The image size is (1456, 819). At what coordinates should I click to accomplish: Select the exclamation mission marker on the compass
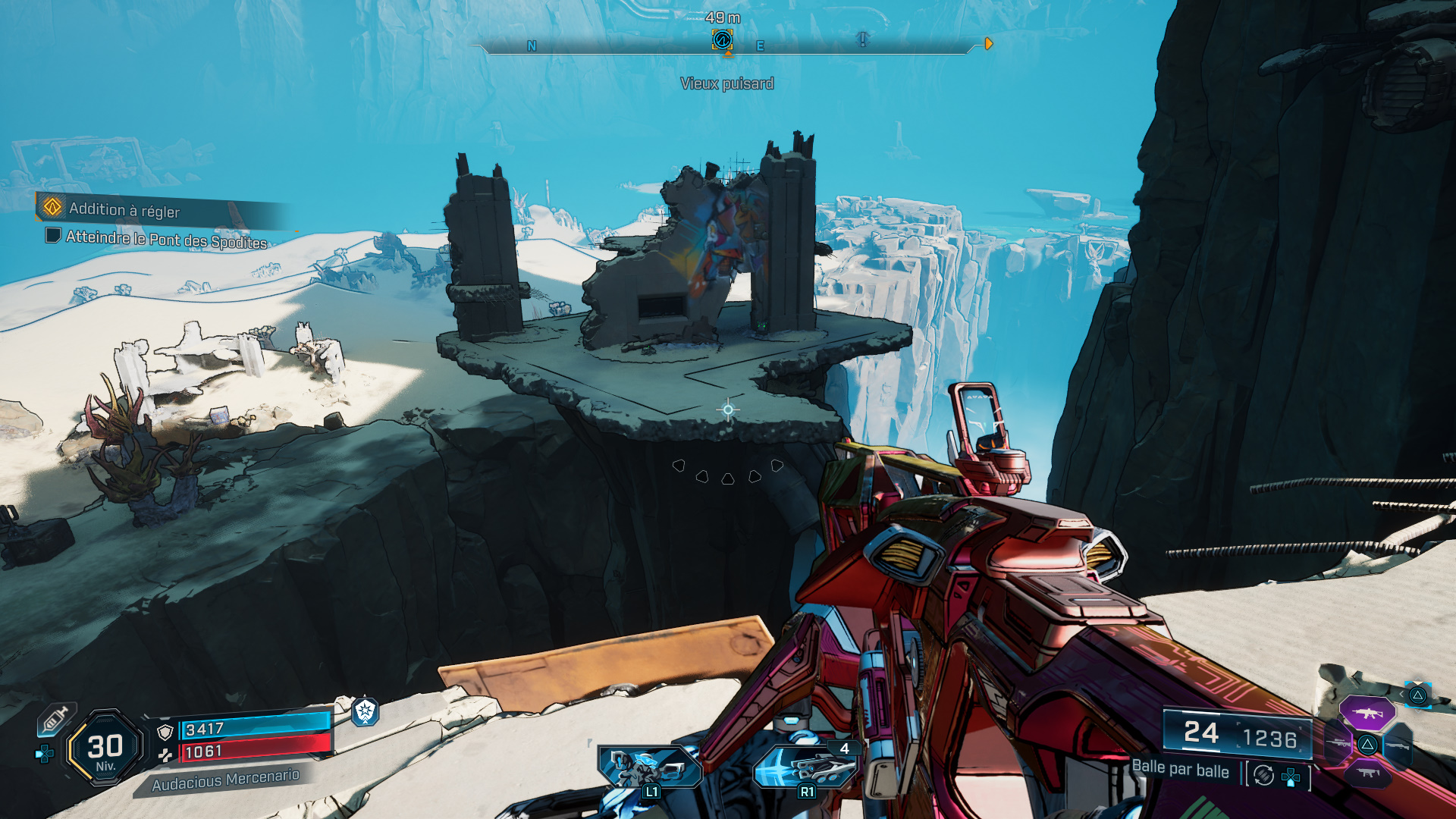862,39
